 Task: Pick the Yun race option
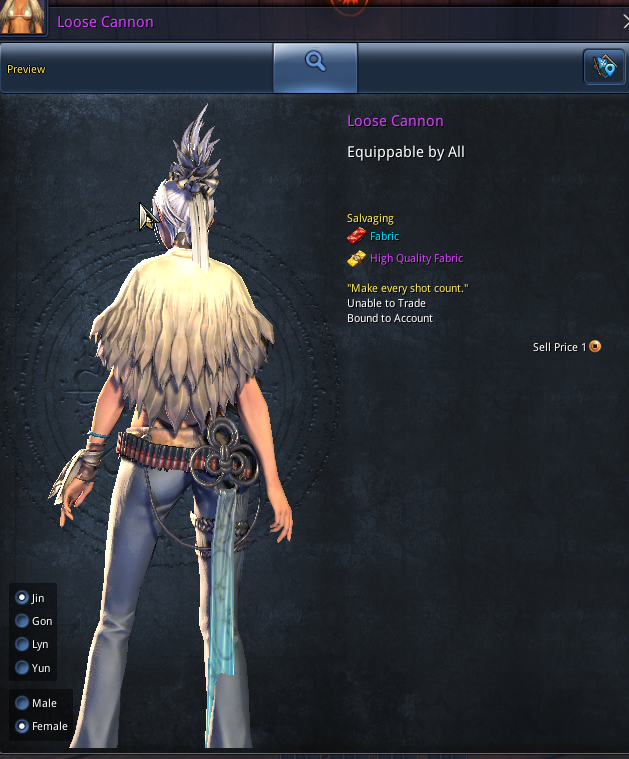coord(22,668)
